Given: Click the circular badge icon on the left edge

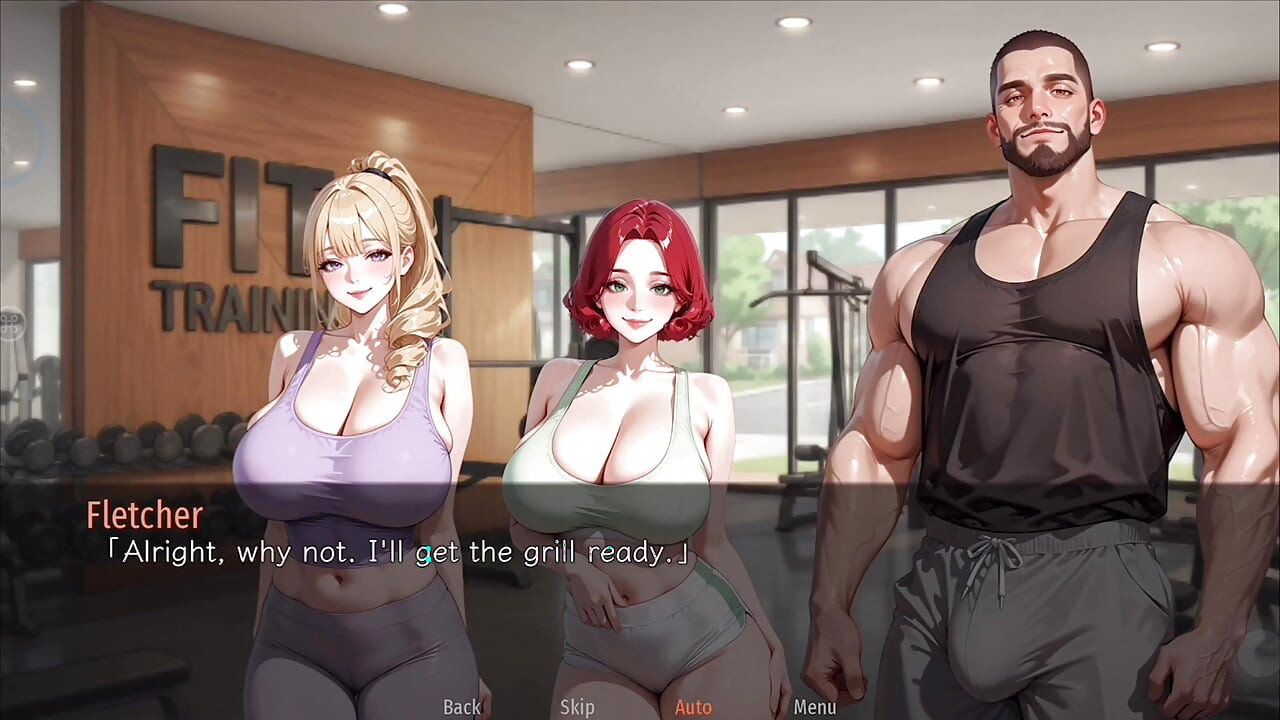Looking at the screenshot, I should 15,325.
